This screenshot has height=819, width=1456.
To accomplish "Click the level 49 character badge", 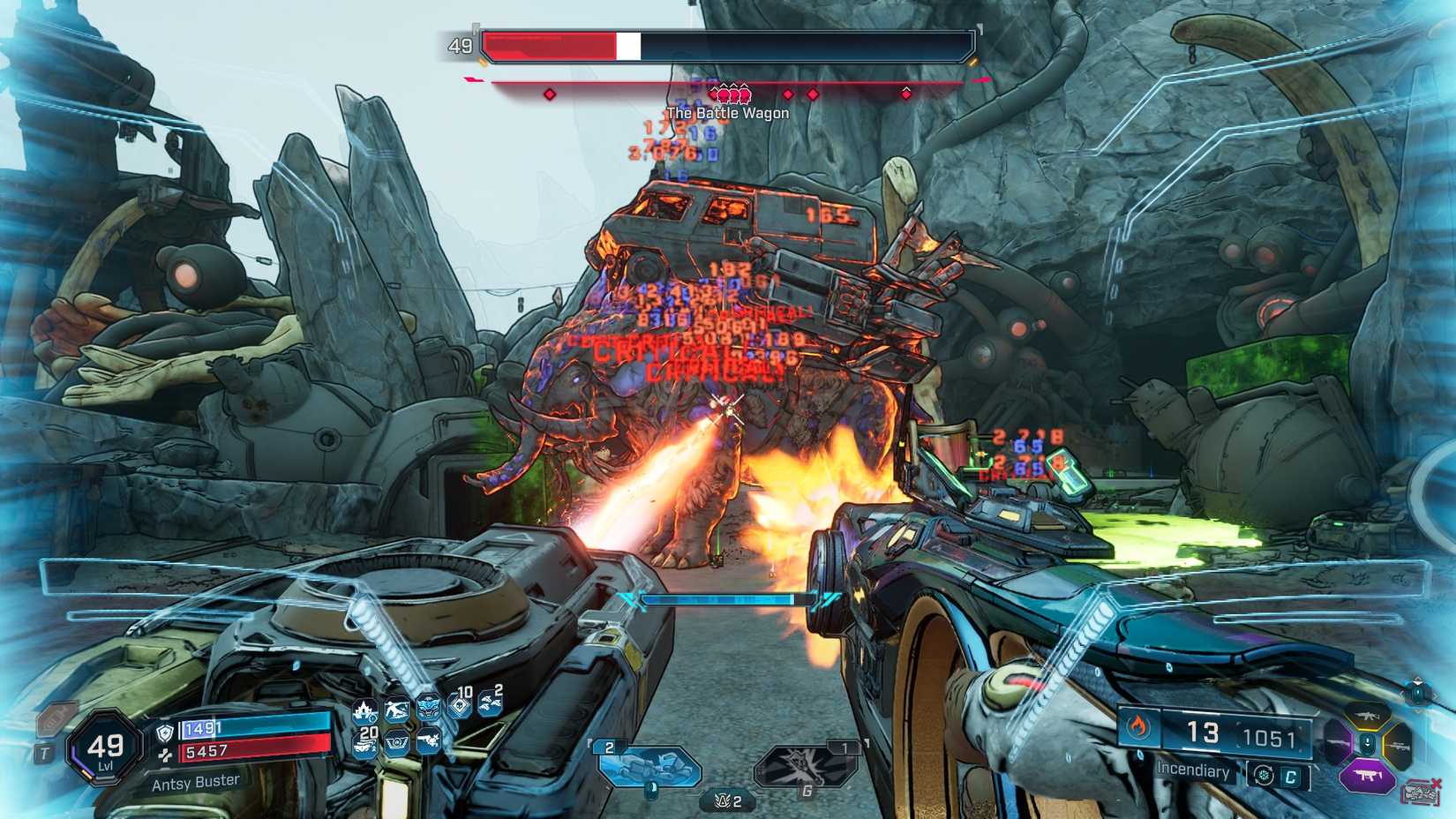I will point(105,748).
